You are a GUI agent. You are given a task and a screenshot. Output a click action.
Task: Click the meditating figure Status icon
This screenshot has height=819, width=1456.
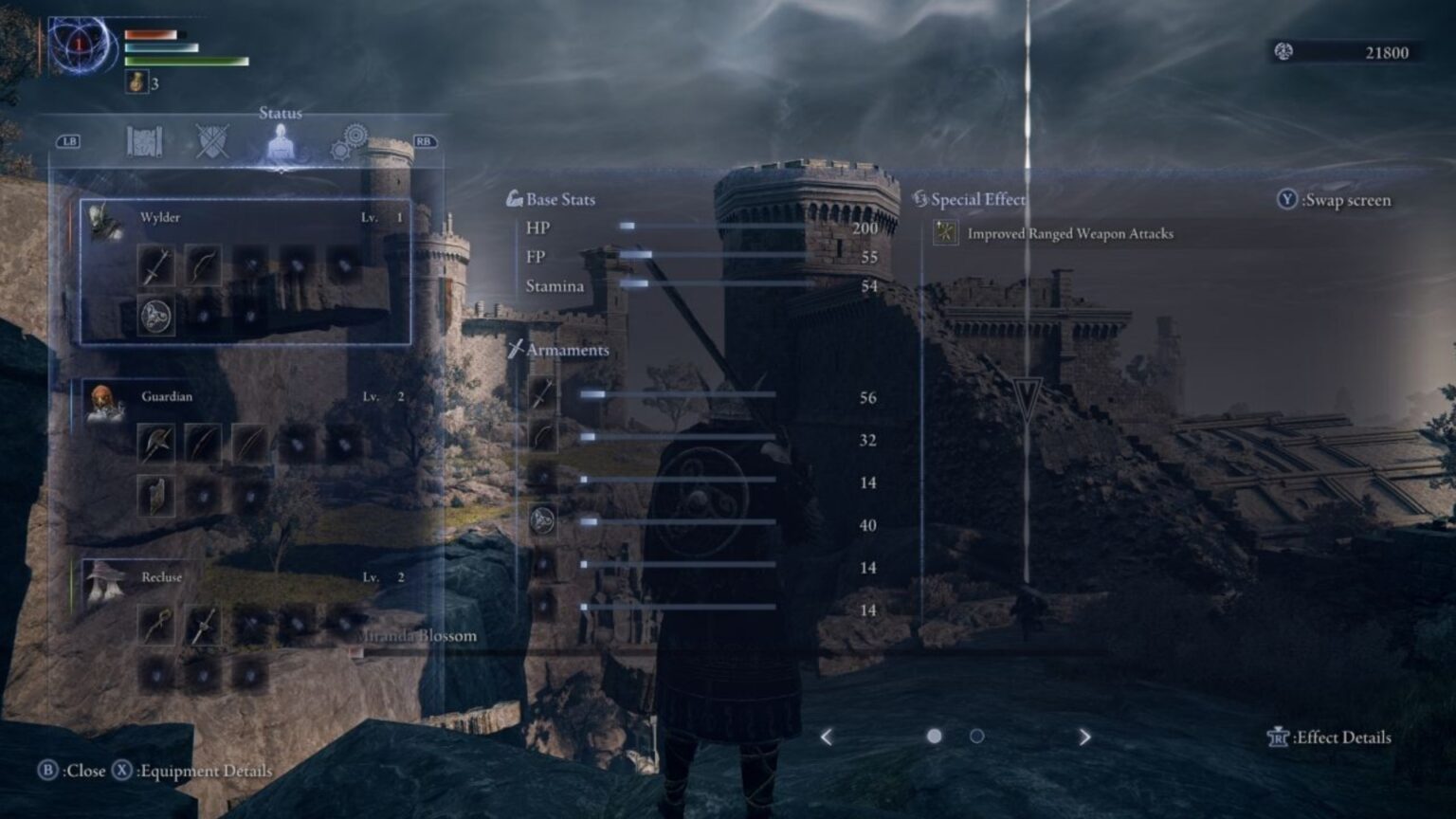click(282, 142)
